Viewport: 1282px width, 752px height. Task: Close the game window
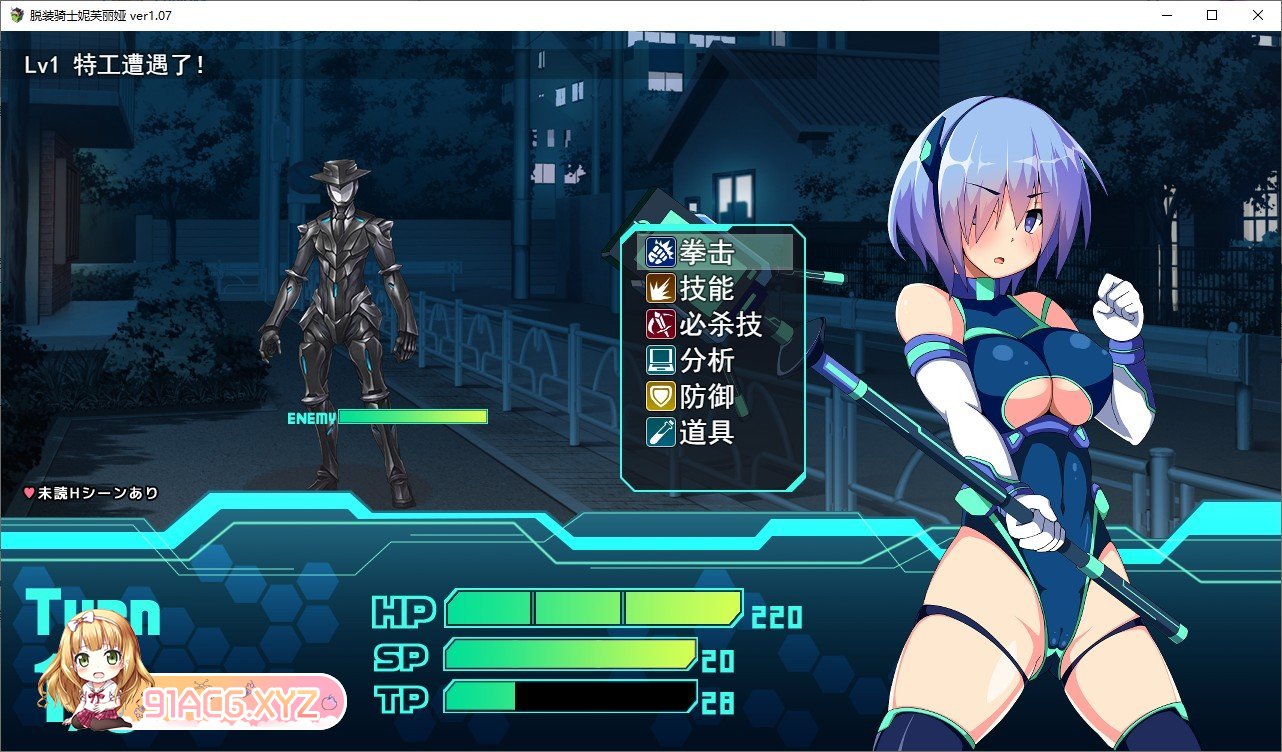coord(1258,15)
